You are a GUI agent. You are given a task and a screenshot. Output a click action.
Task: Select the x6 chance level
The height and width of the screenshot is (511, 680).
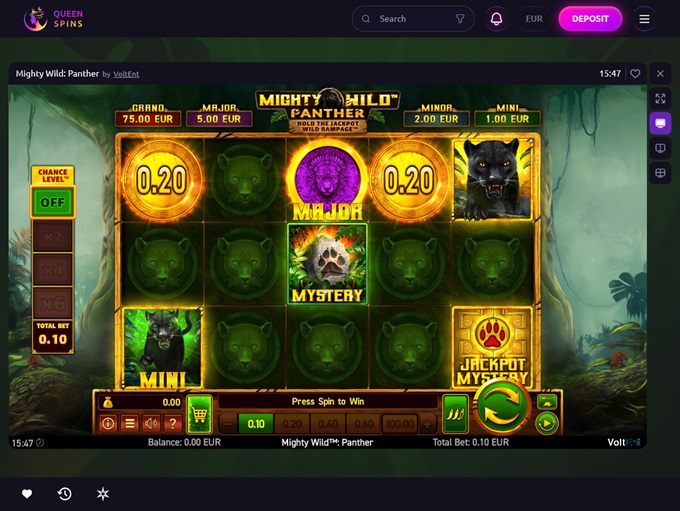tap(52, 301)
